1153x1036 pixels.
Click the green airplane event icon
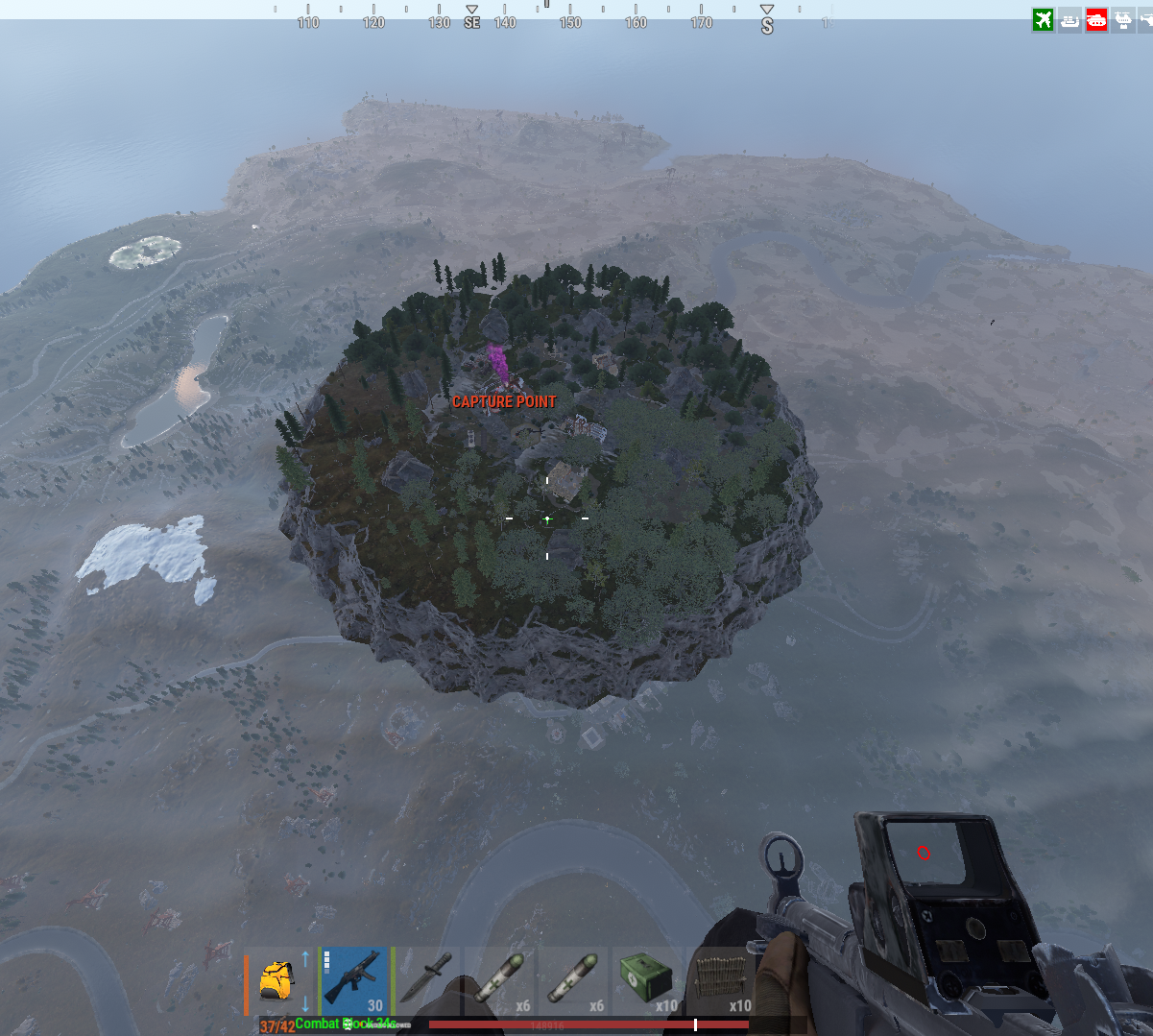[1044, 19]
